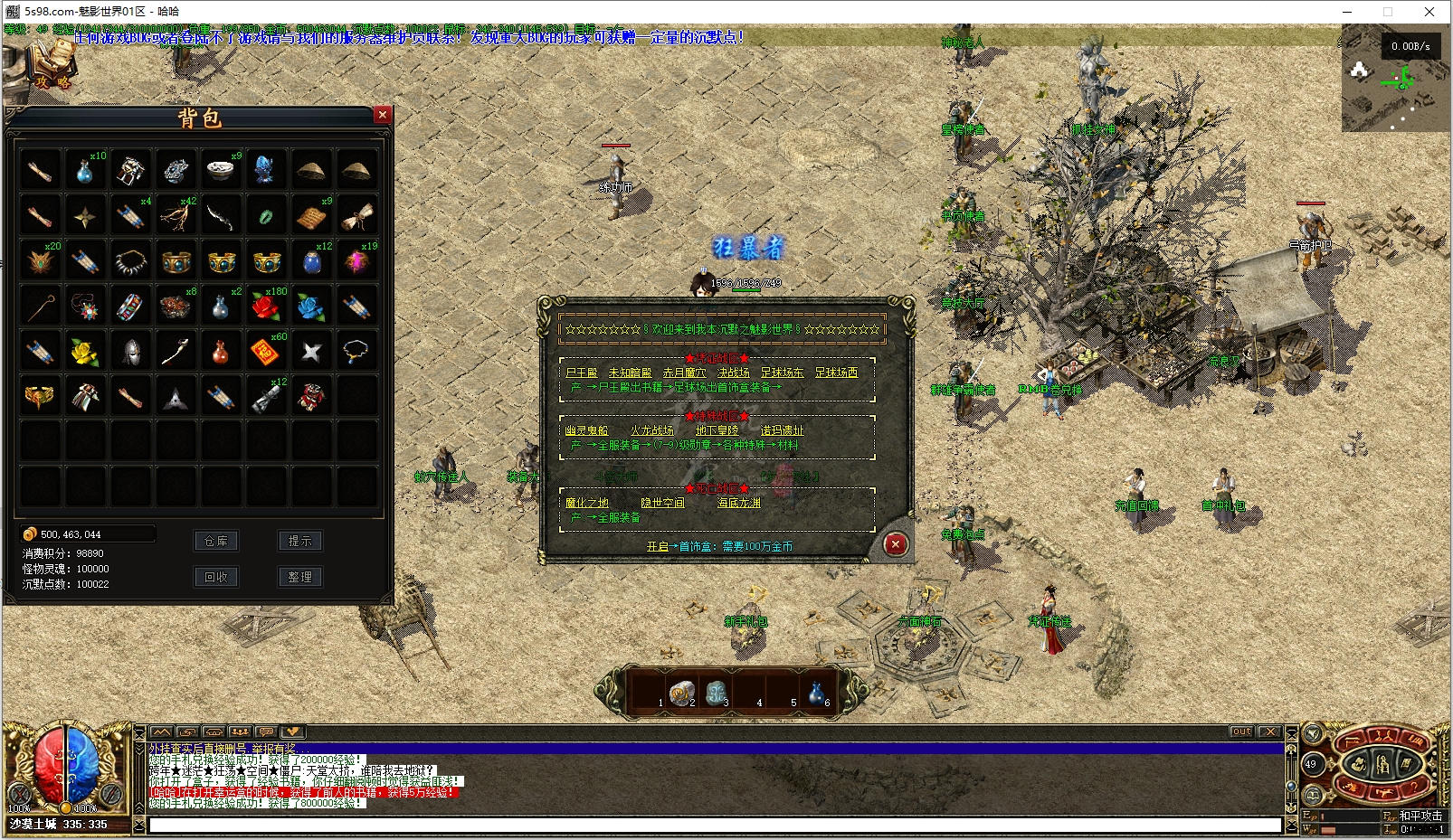This screenshot has height=840, width=1453.
Task: Open the 攻略 guide scroll icon
Action: coord(52,68)
